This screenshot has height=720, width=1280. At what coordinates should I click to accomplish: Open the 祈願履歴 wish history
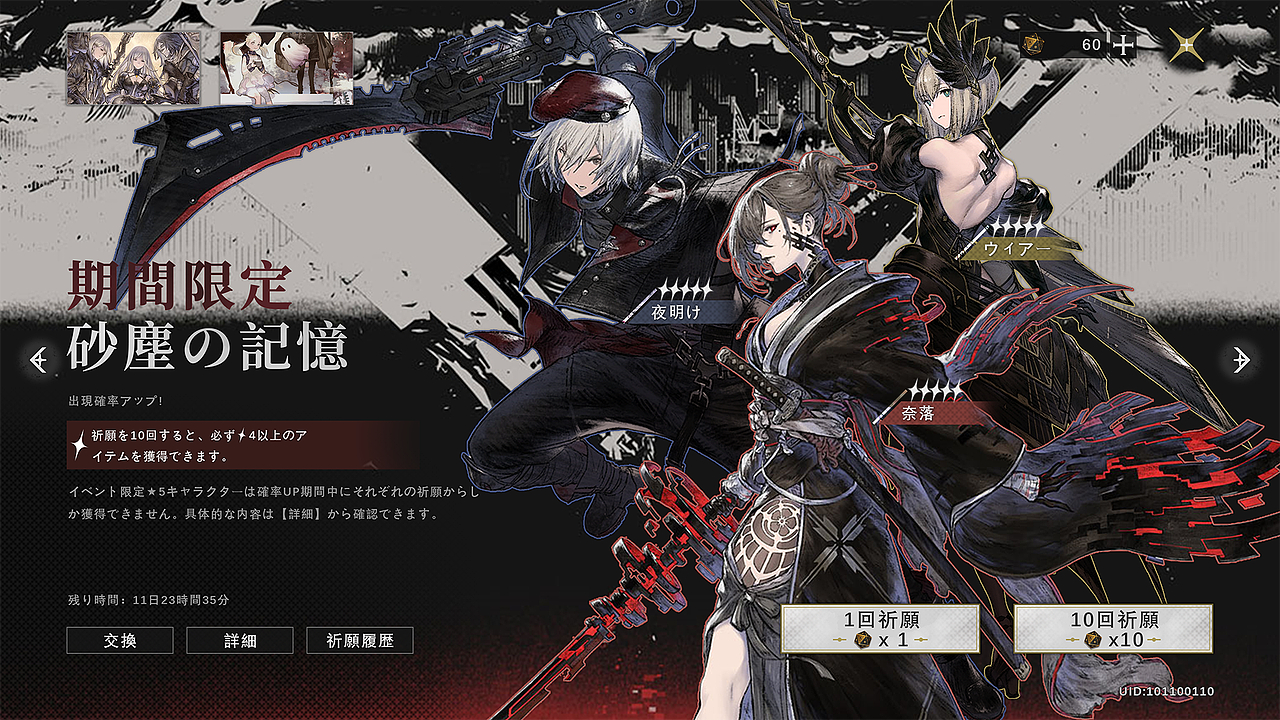coord(360,642)
